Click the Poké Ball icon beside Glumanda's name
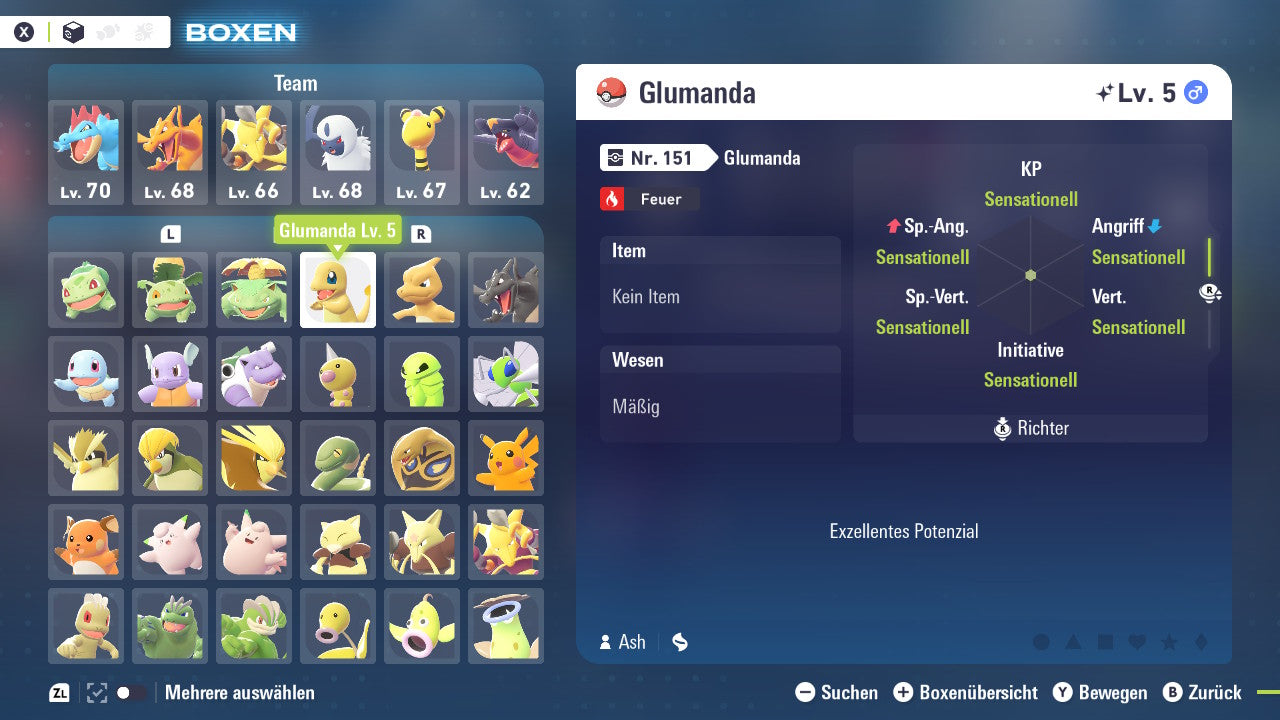This screenshot has width=1280, height=720. point(612,92)
